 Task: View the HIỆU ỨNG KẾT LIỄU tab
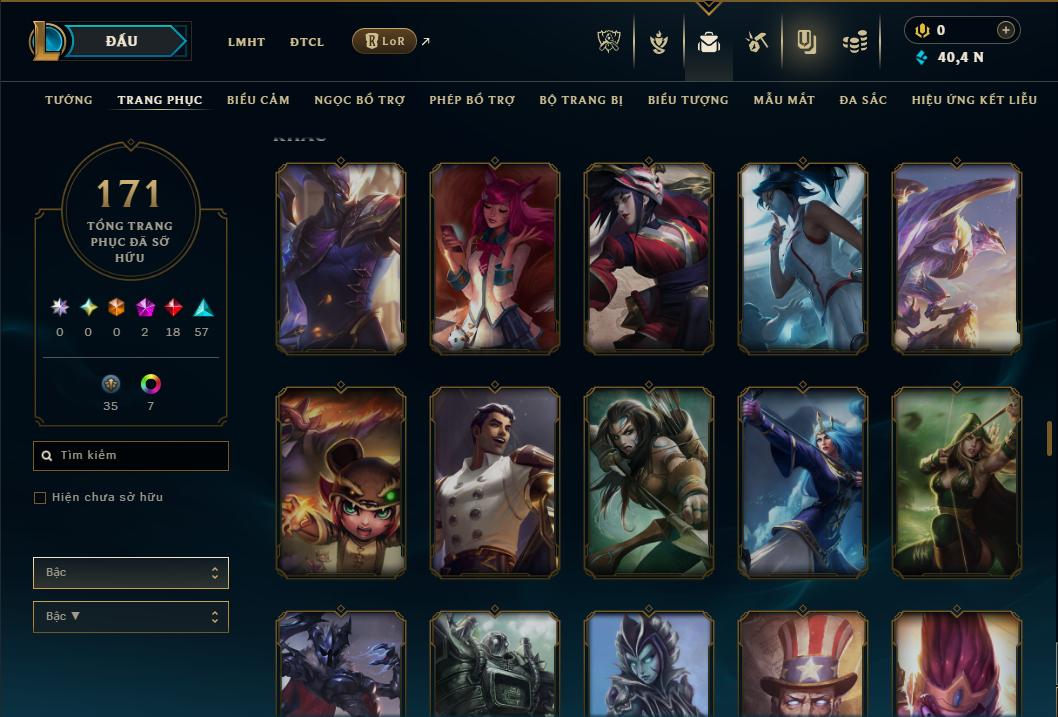pos(974,100)
